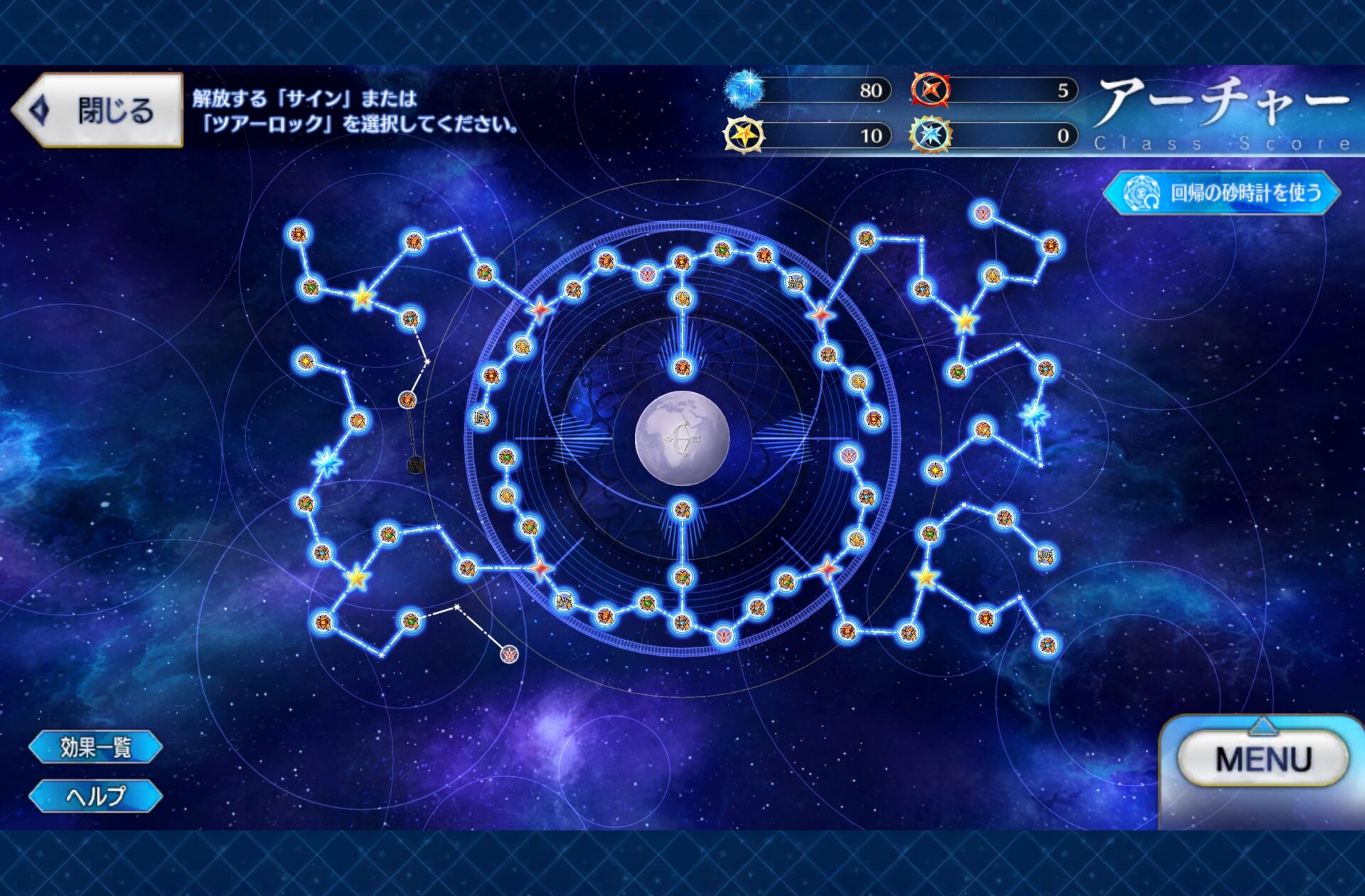Viewport: 1365px width, 896px height.
Task: Close the Class Score screen with 閉じる
Action: tap(98, 110)
